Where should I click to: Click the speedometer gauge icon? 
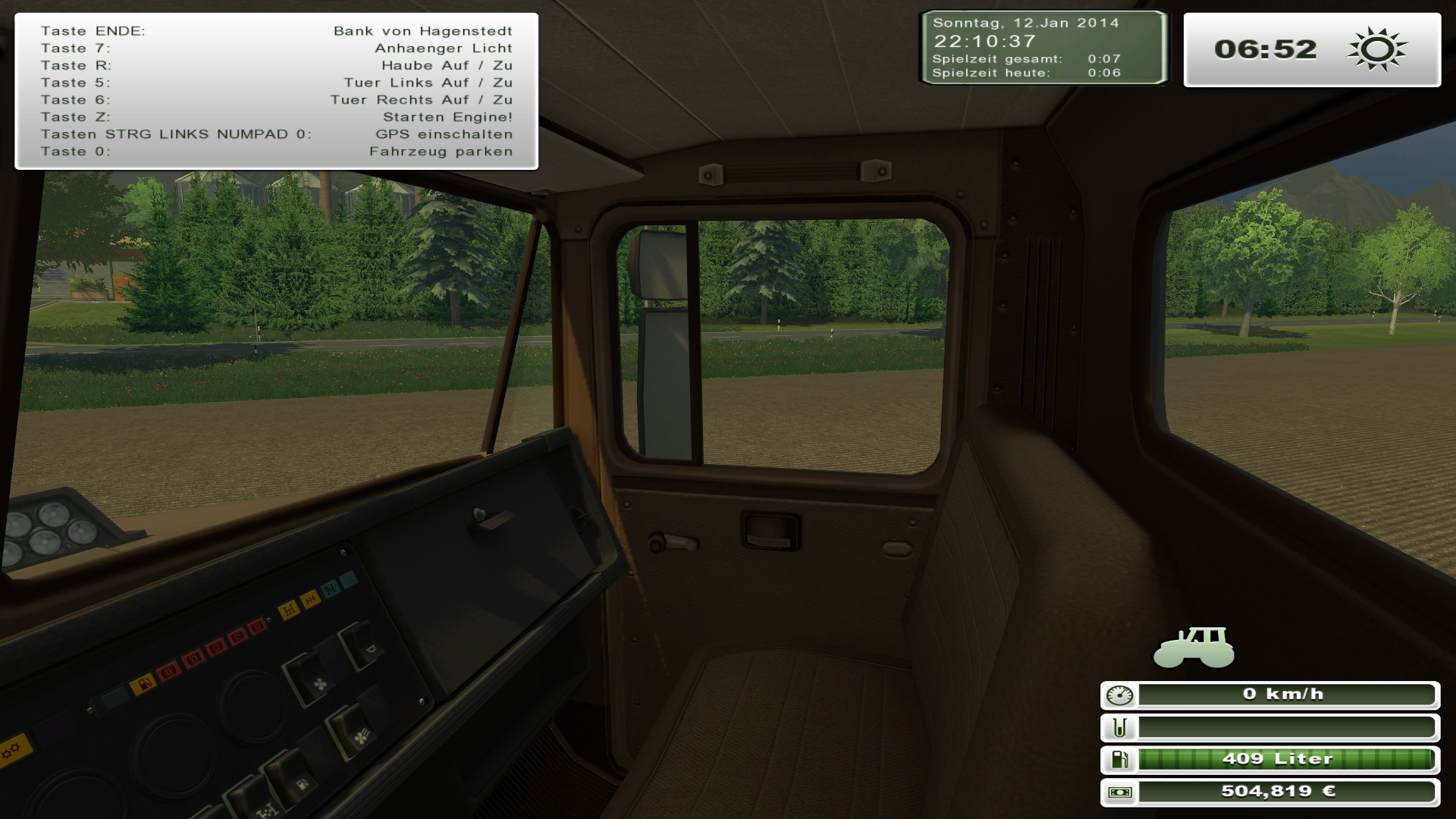click(1119, 695)
